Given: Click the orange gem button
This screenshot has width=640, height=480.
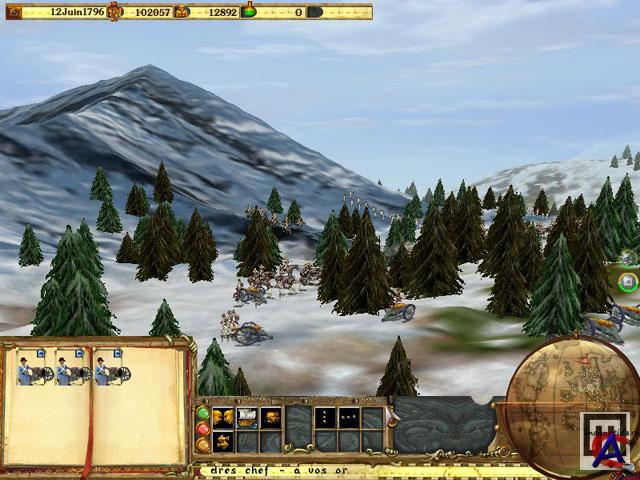Looking at the screenshot, I should (203, 444).
